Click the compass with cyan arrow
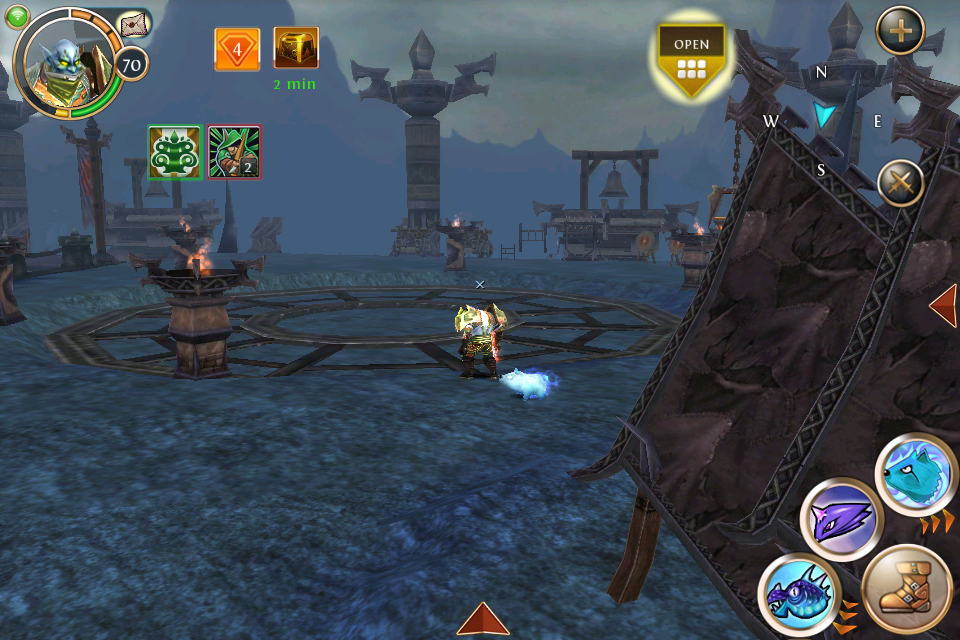Screen dimensions: 960x640 pyautogui.click(x=823, y=118)
